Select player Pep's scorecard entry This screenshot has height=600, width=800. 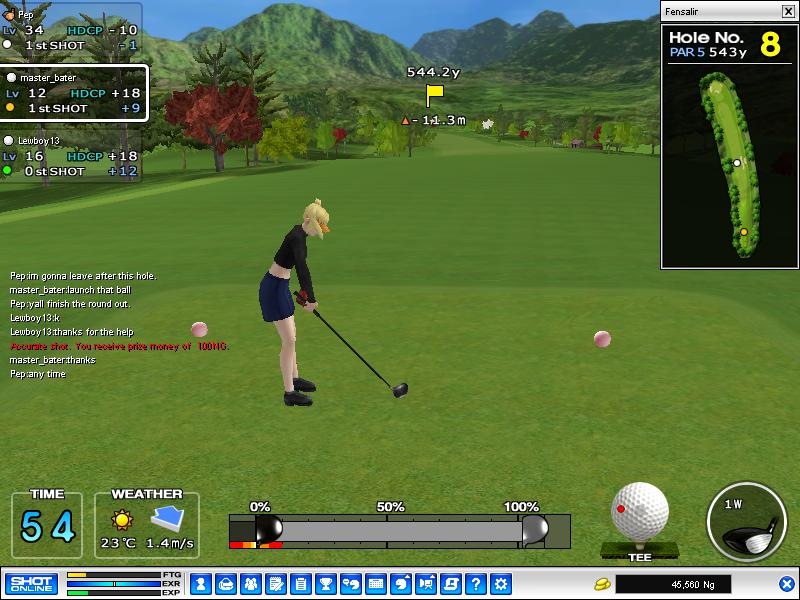click(x=70, y=30)
